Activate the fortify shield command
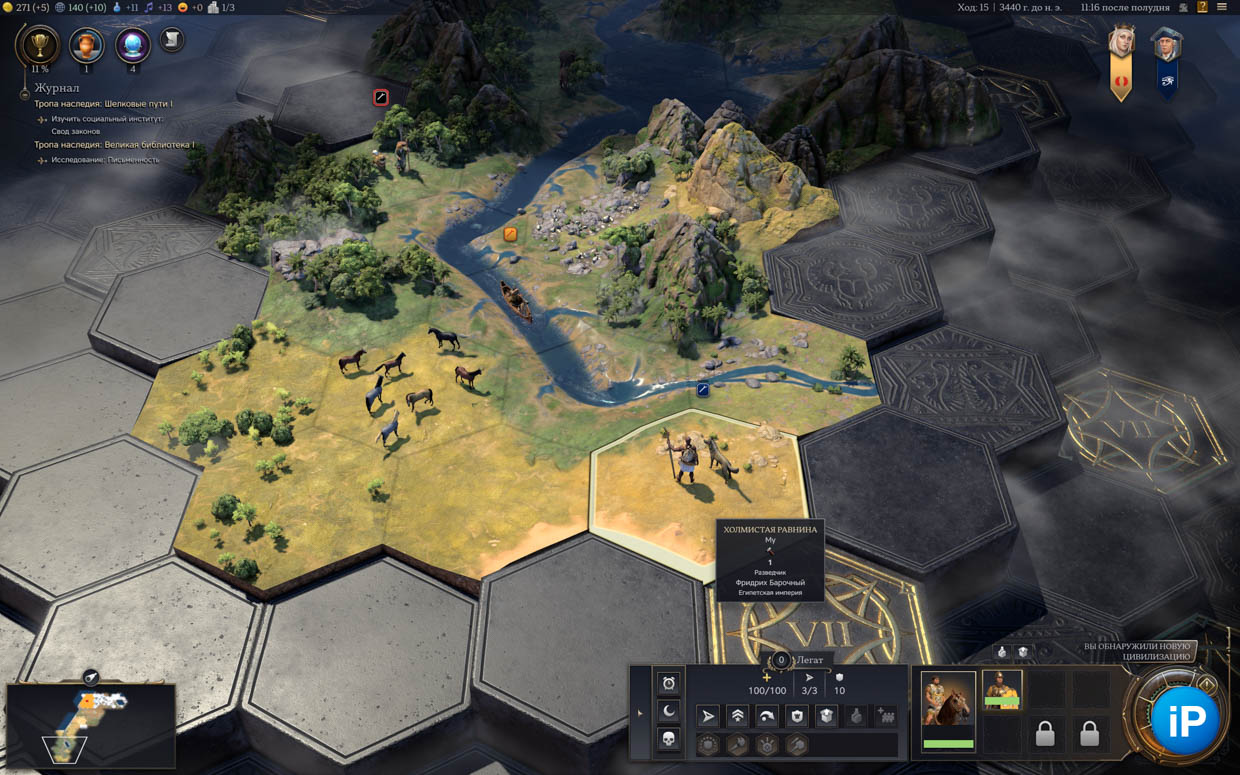 (797, 716)
